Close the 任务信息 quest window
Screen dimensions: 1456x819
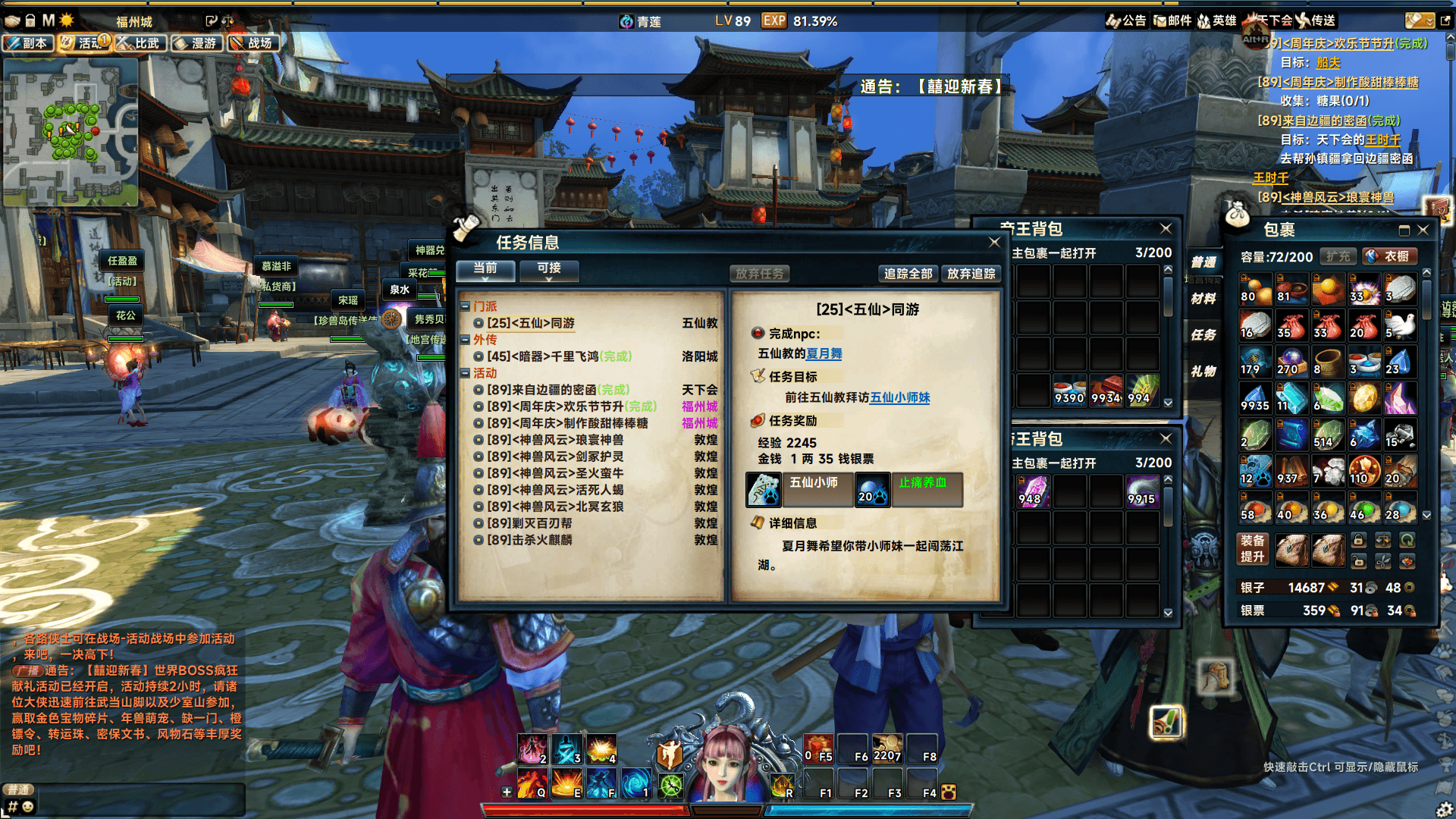(x=993, y=242)
